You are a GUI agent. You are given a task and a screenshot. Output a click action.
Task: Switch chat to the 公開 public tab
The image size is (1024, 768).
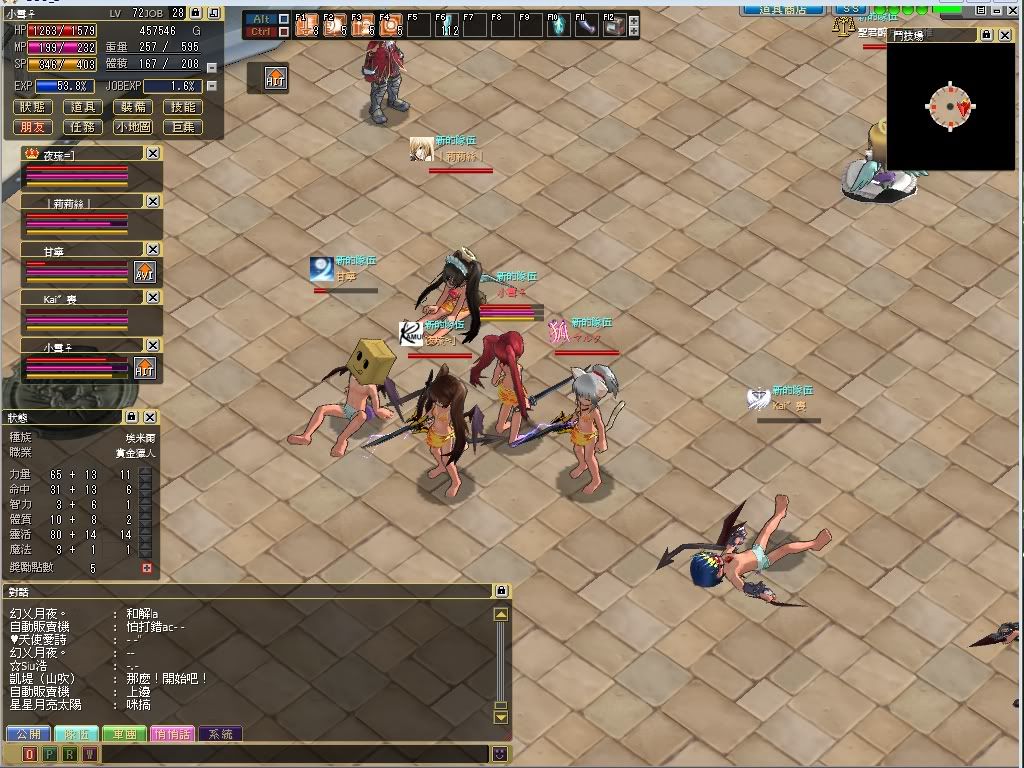click(28, 734)
